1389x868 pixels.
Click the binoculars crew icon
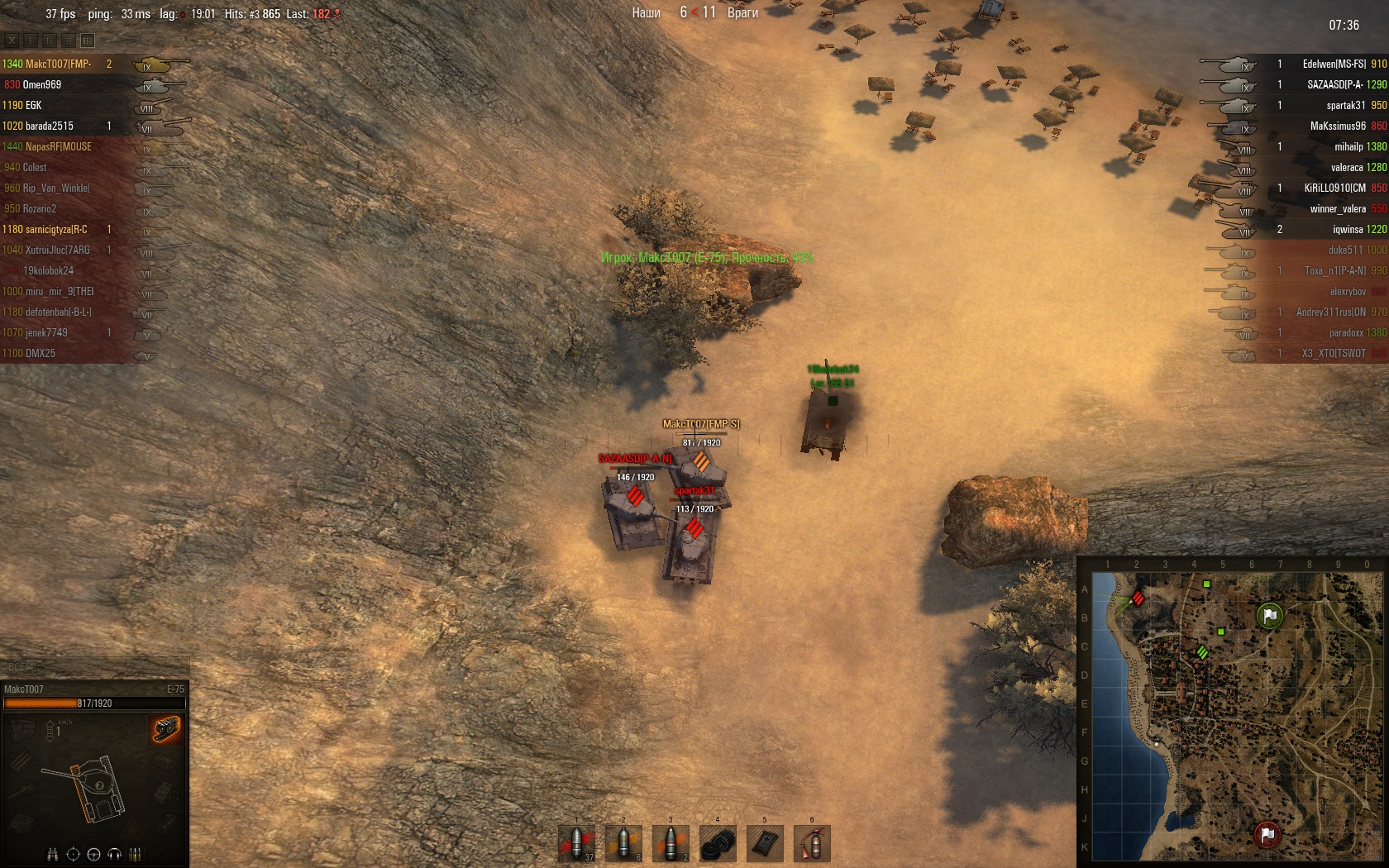(52, 854)
